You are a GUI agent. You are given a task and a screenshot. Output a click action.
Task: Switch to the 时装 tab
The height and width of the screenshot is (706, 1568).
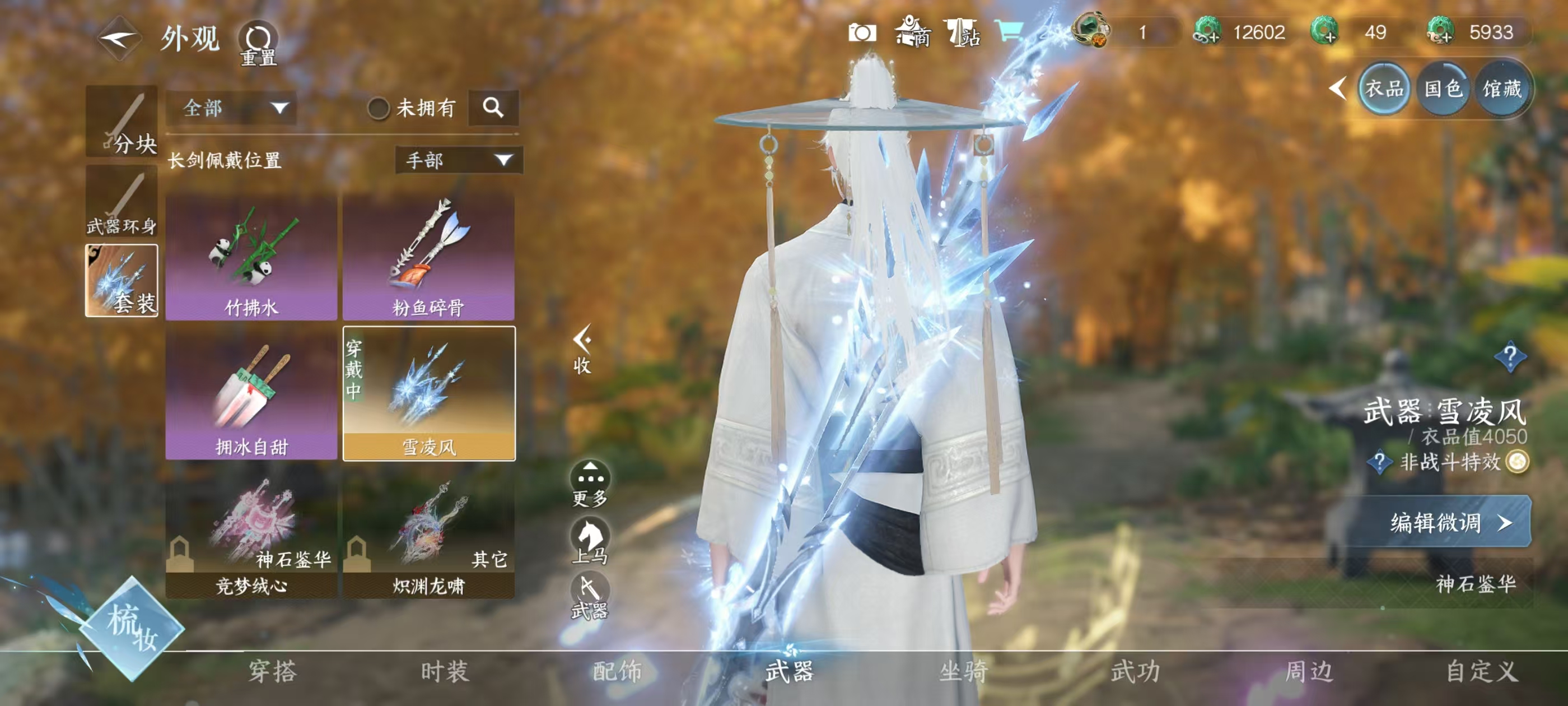pyautogui.click(x=445, y=672)
